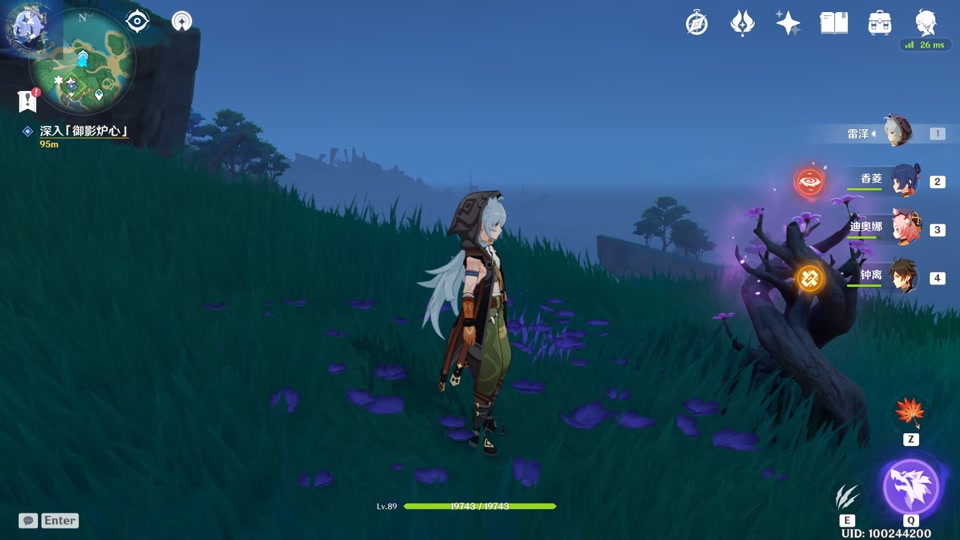Open the Paimon menu avatar

tap(27, 25)
